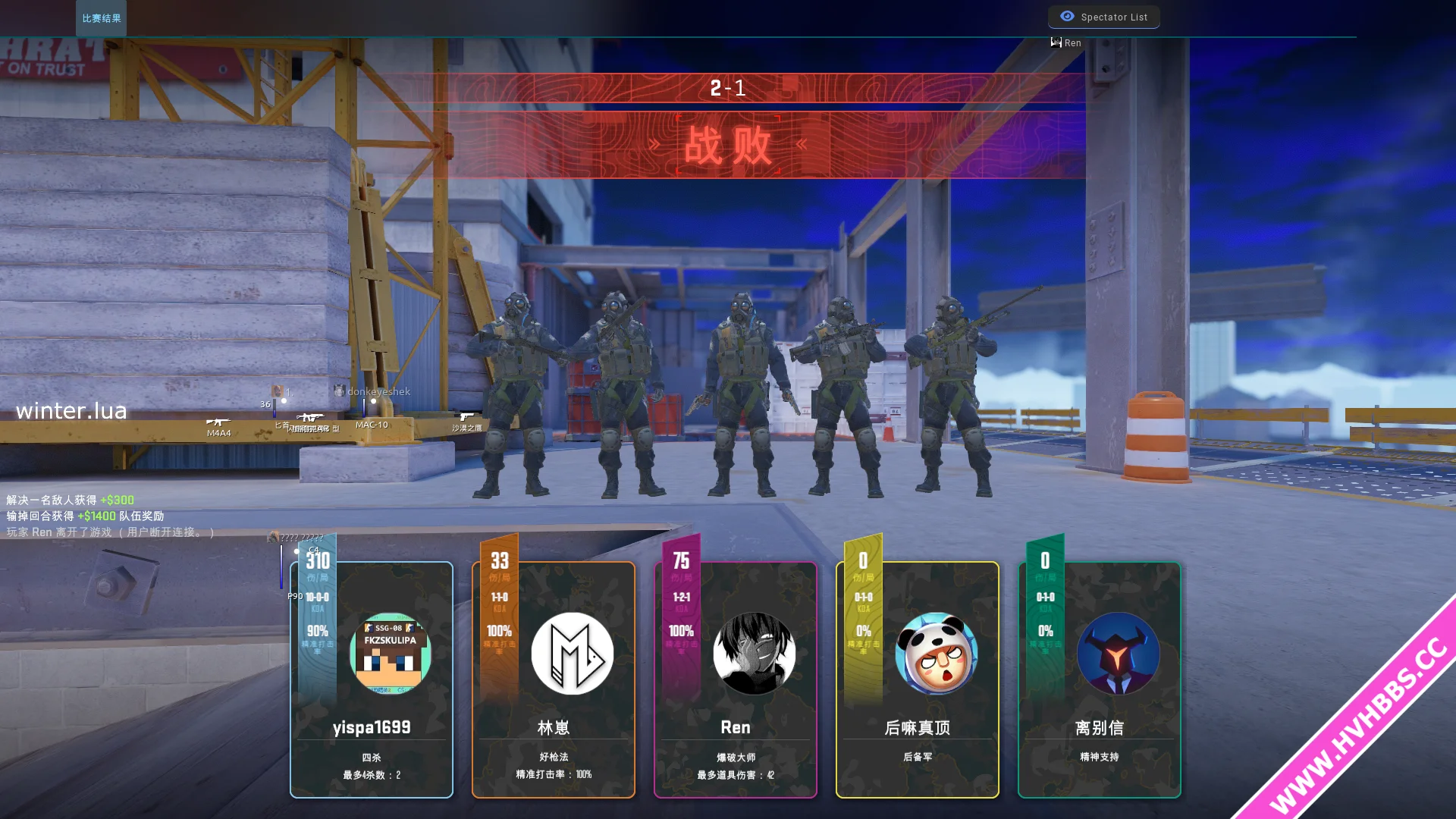
Task: Click 后嘛真顶's panda-hat avatar
Action: 937,654
